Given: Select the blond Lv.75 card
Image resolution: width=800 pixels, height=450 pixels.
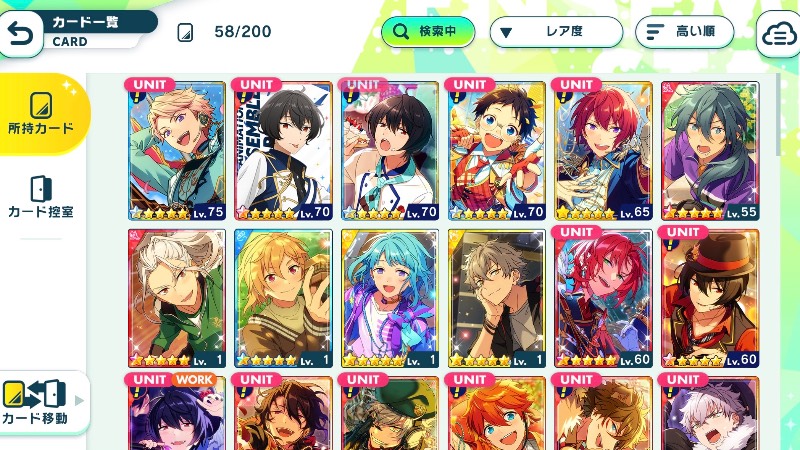Looking at the screenshot, I should [178, 150].
